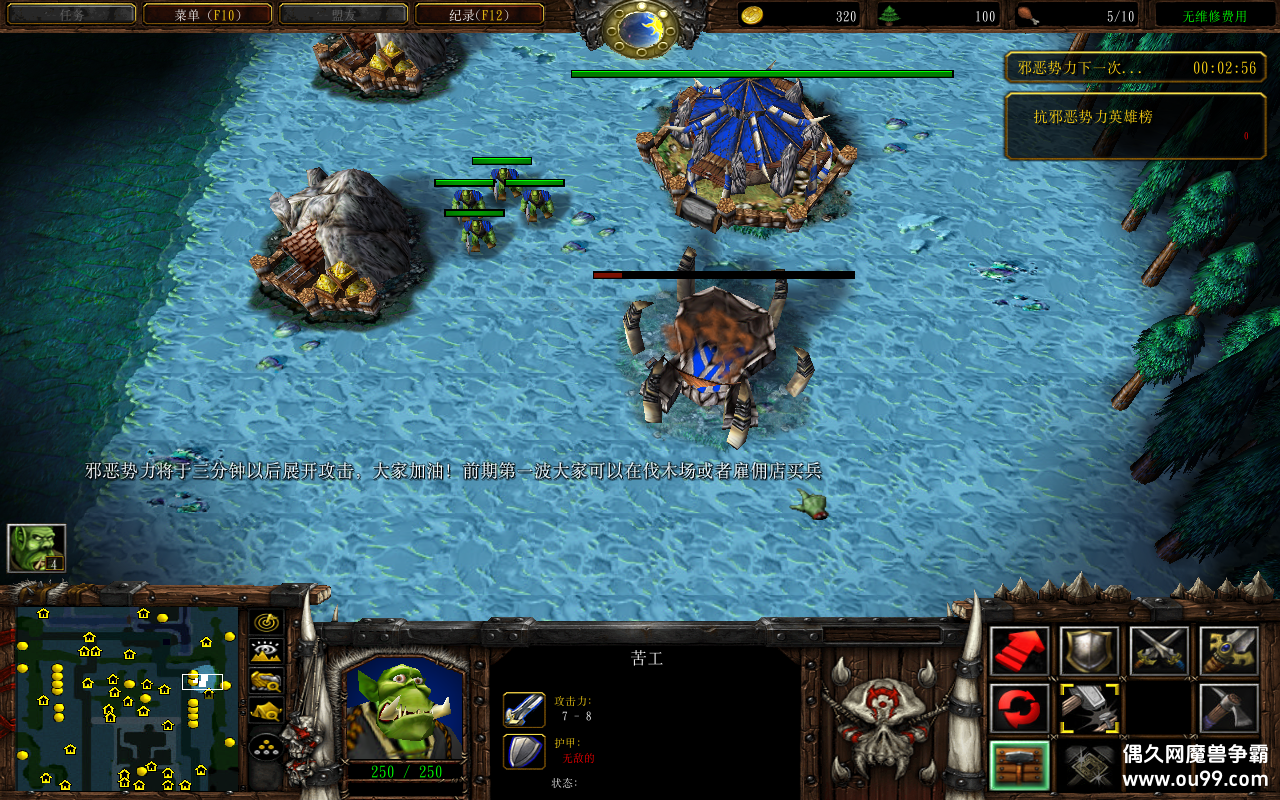Toggle creep camp display on minimap

[x=265, y=712]
